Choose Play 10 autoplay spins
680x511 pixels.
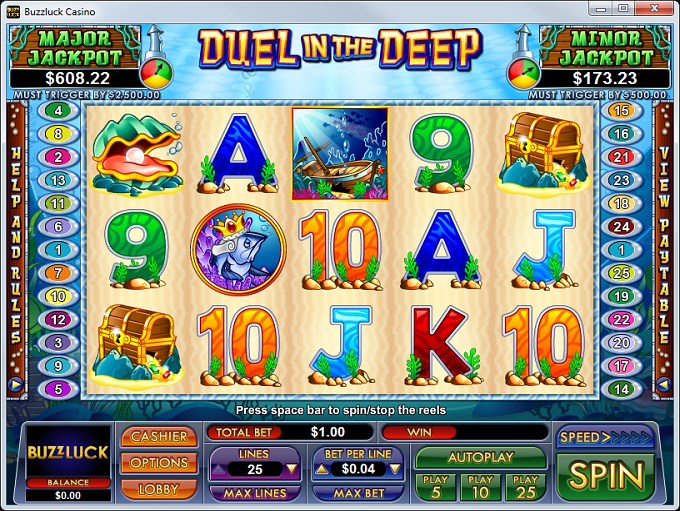[x=480, y=486]
